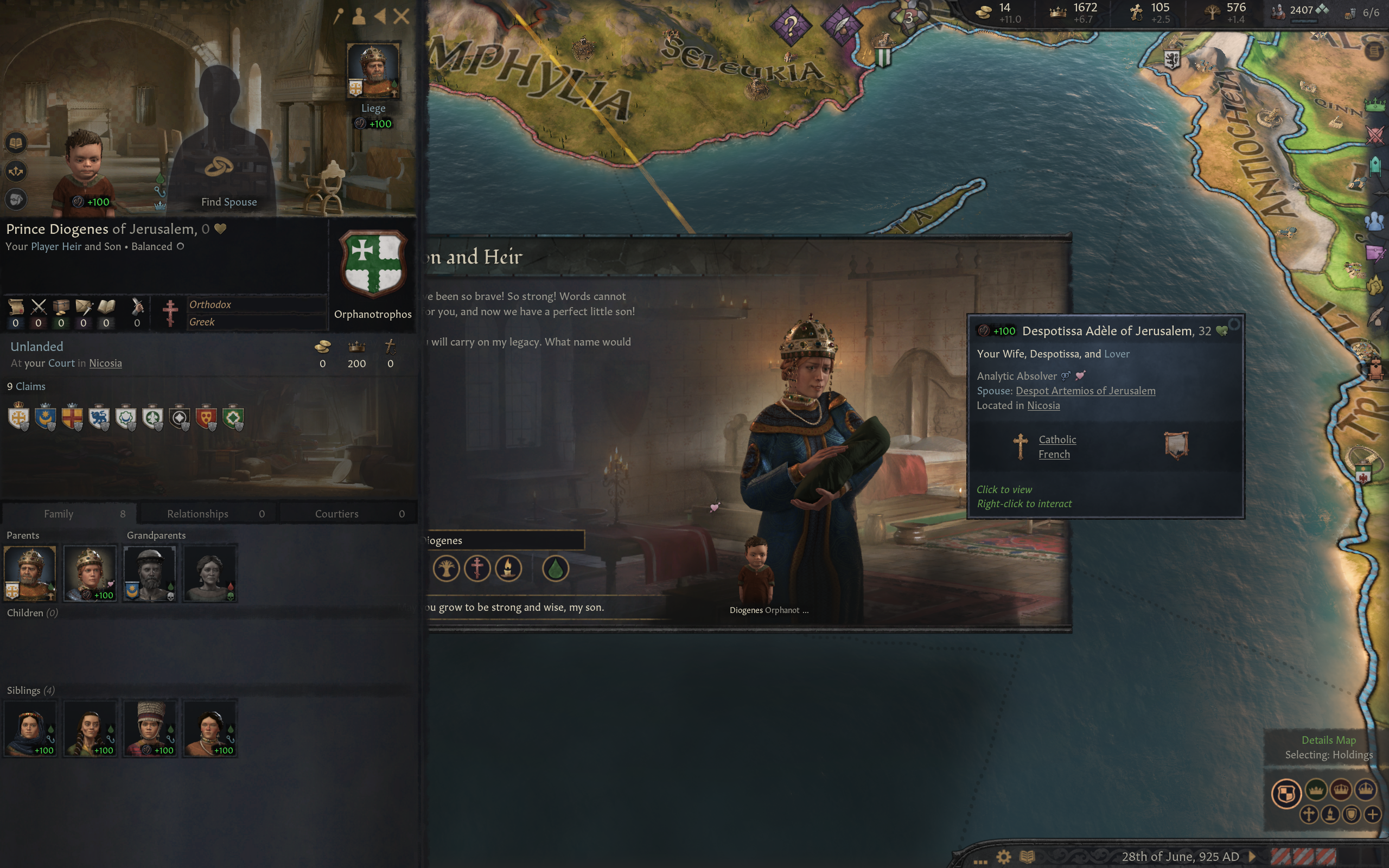Select the first sibling portrait

(30, 728)
